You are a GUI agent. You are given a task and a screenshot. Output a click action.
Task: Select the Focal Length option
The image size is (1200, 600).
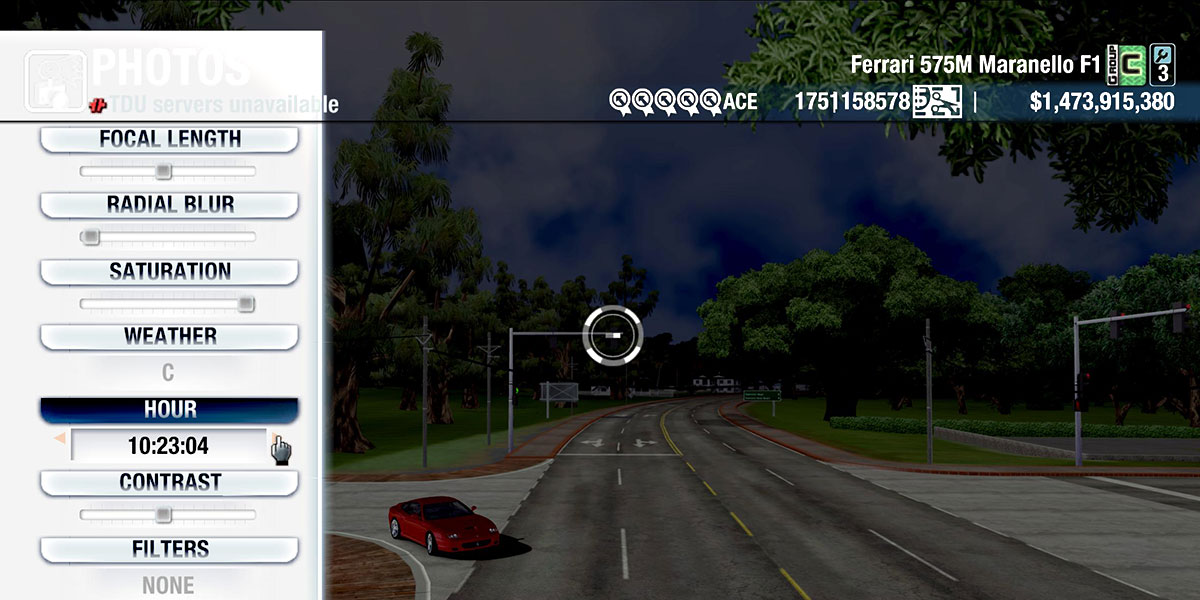pos(169,139)
